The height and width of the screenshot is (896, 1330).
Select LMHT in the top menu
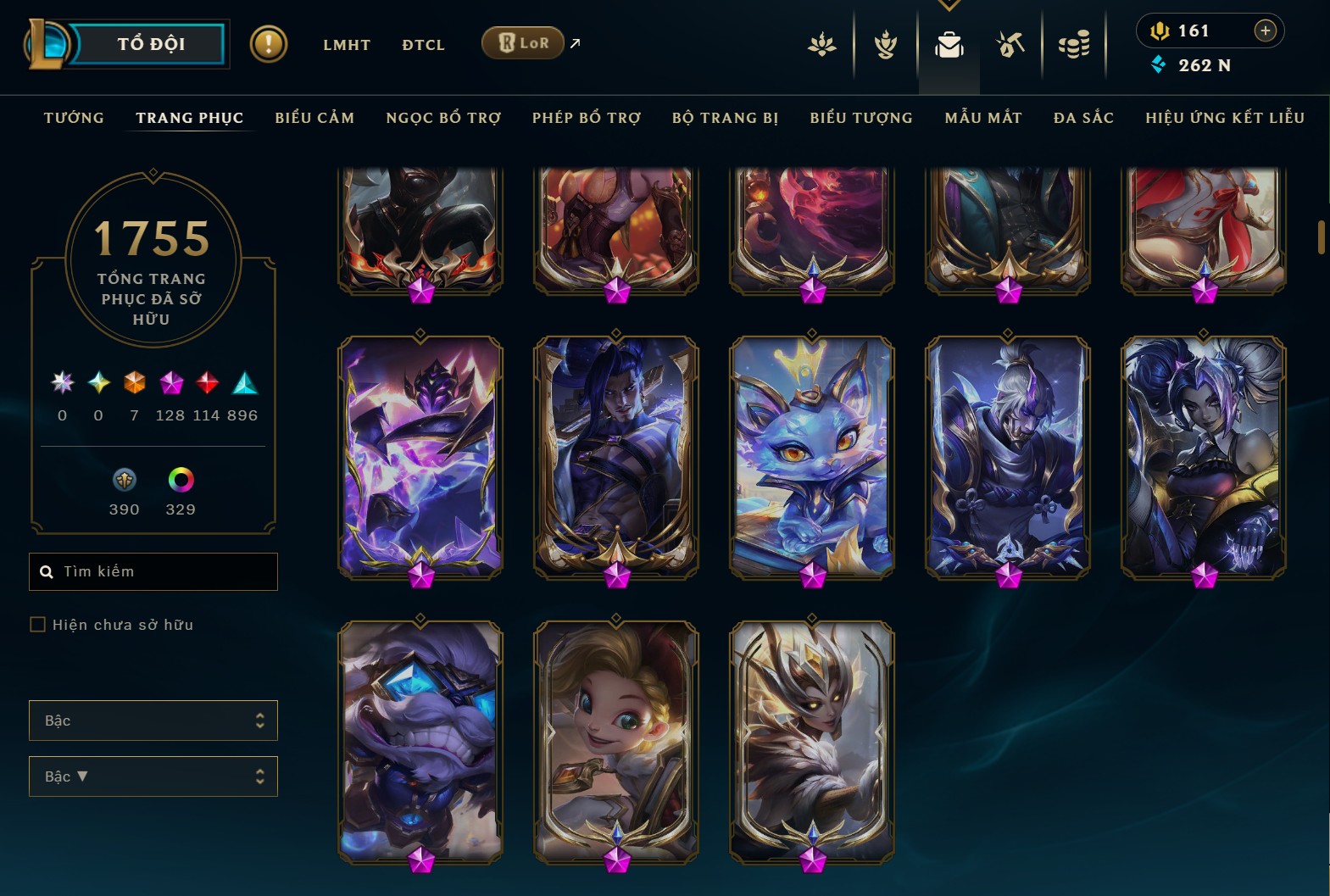(346, 45)
